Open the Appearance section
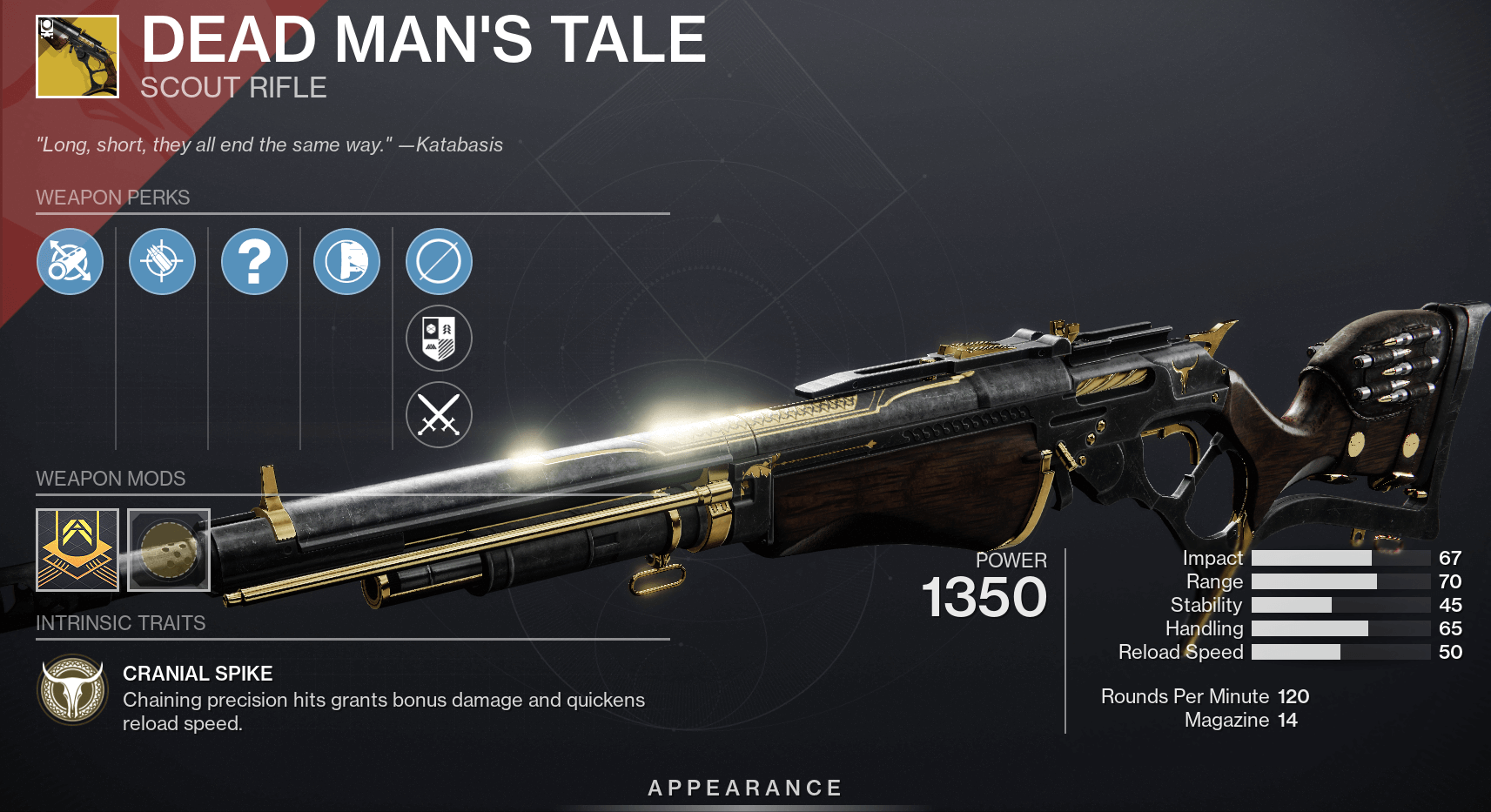The height and width of the screenshot is (812, 1491). point(745,788)
